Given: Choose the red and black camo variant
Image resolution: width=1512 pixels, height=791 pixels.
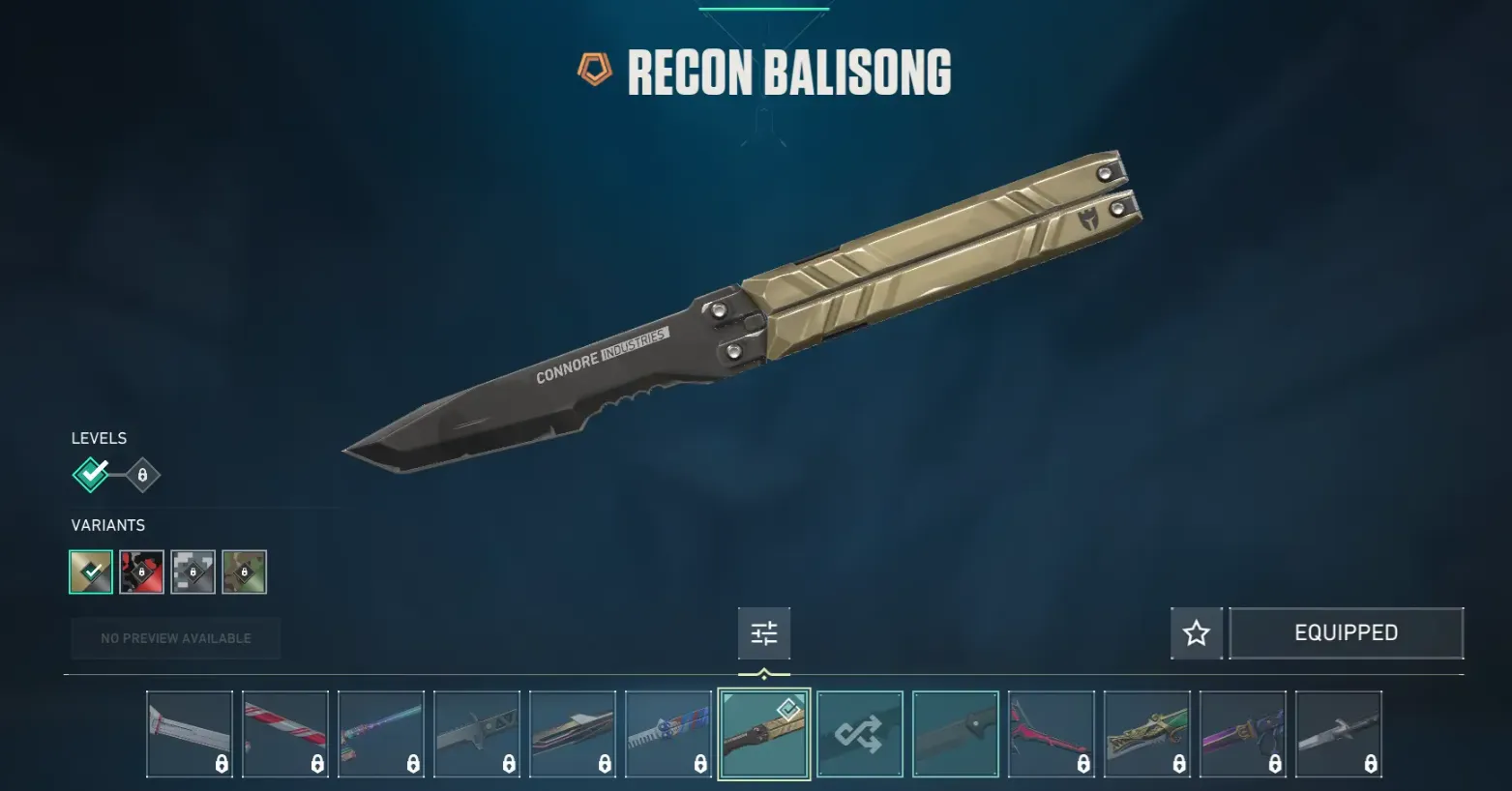Looking at the screenshot, I should (x=142, y=571).
